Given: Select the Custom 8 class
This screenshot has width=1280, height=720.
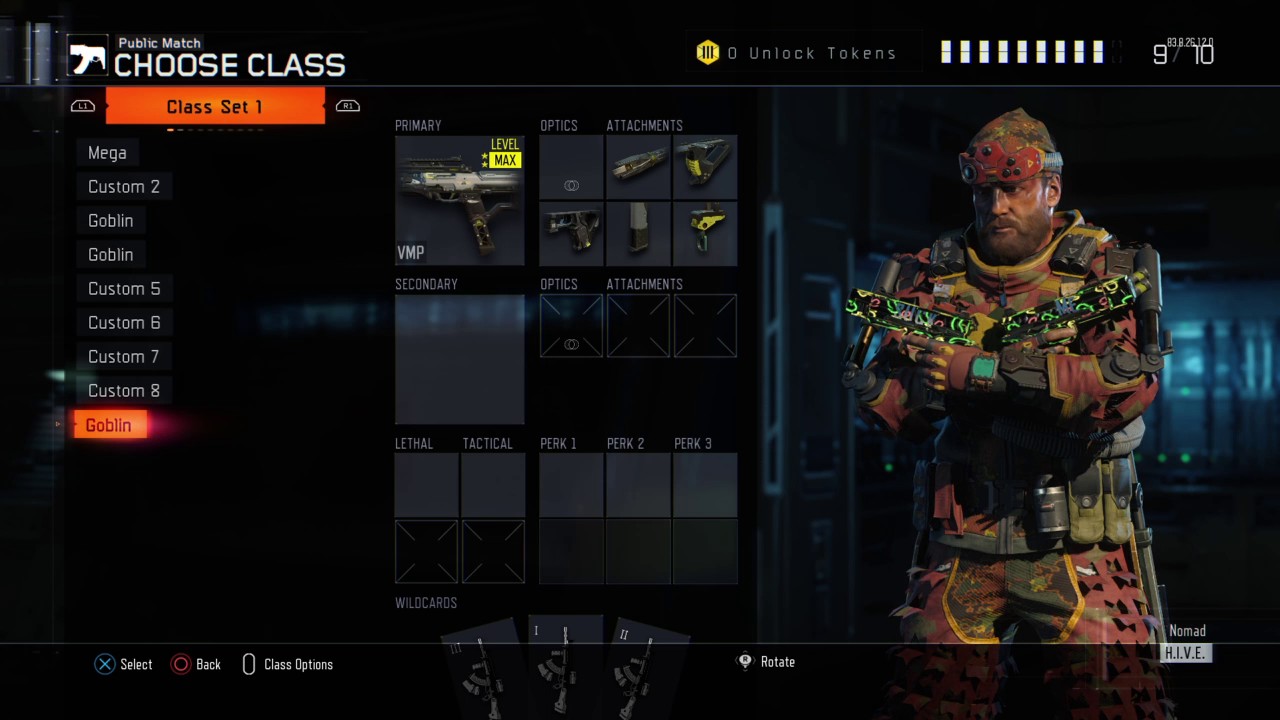Looking at the screenshot, I should click(x=124, y=391).
